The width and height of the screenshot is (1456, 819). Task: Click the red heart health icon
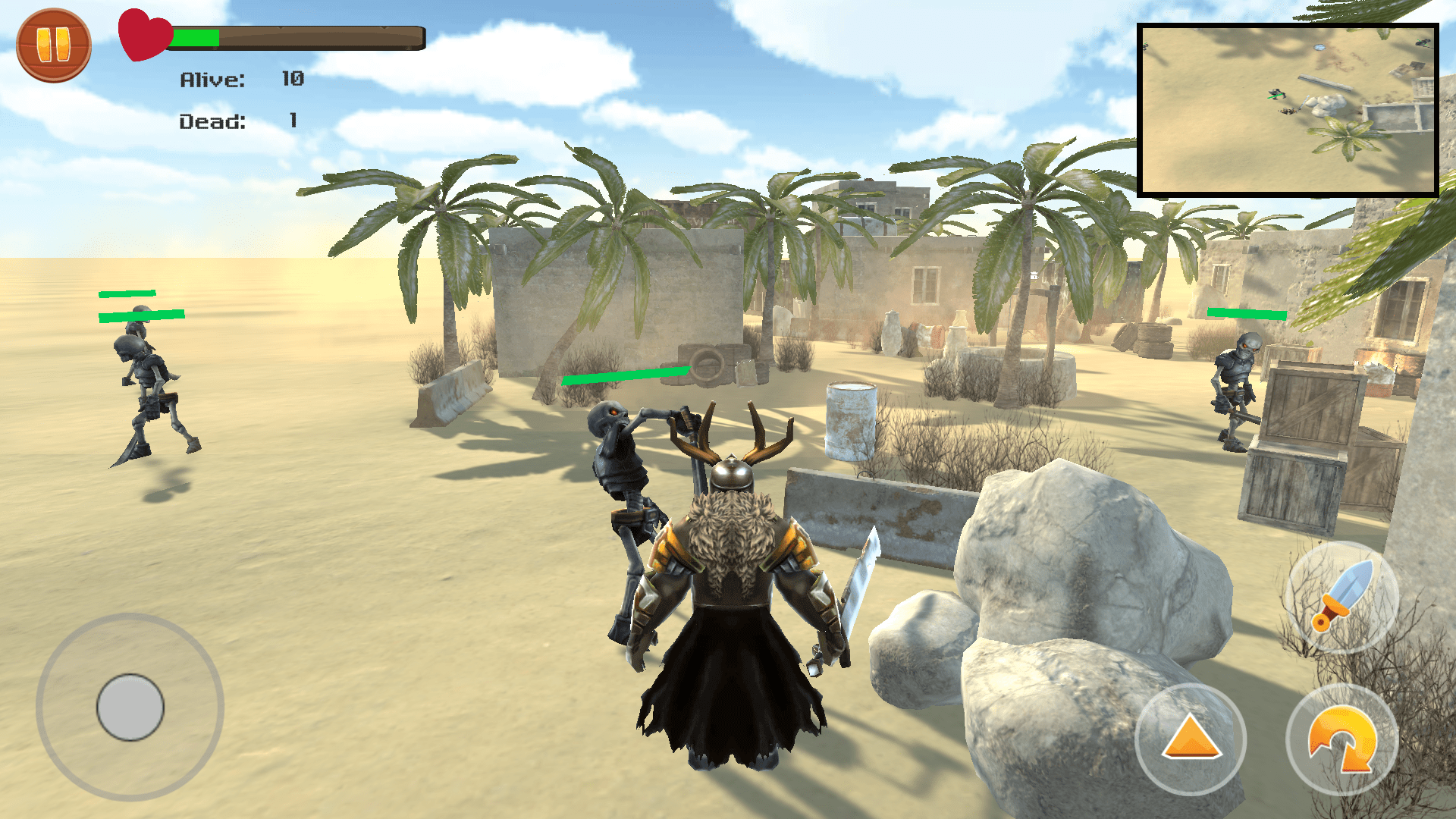point(143,35)
